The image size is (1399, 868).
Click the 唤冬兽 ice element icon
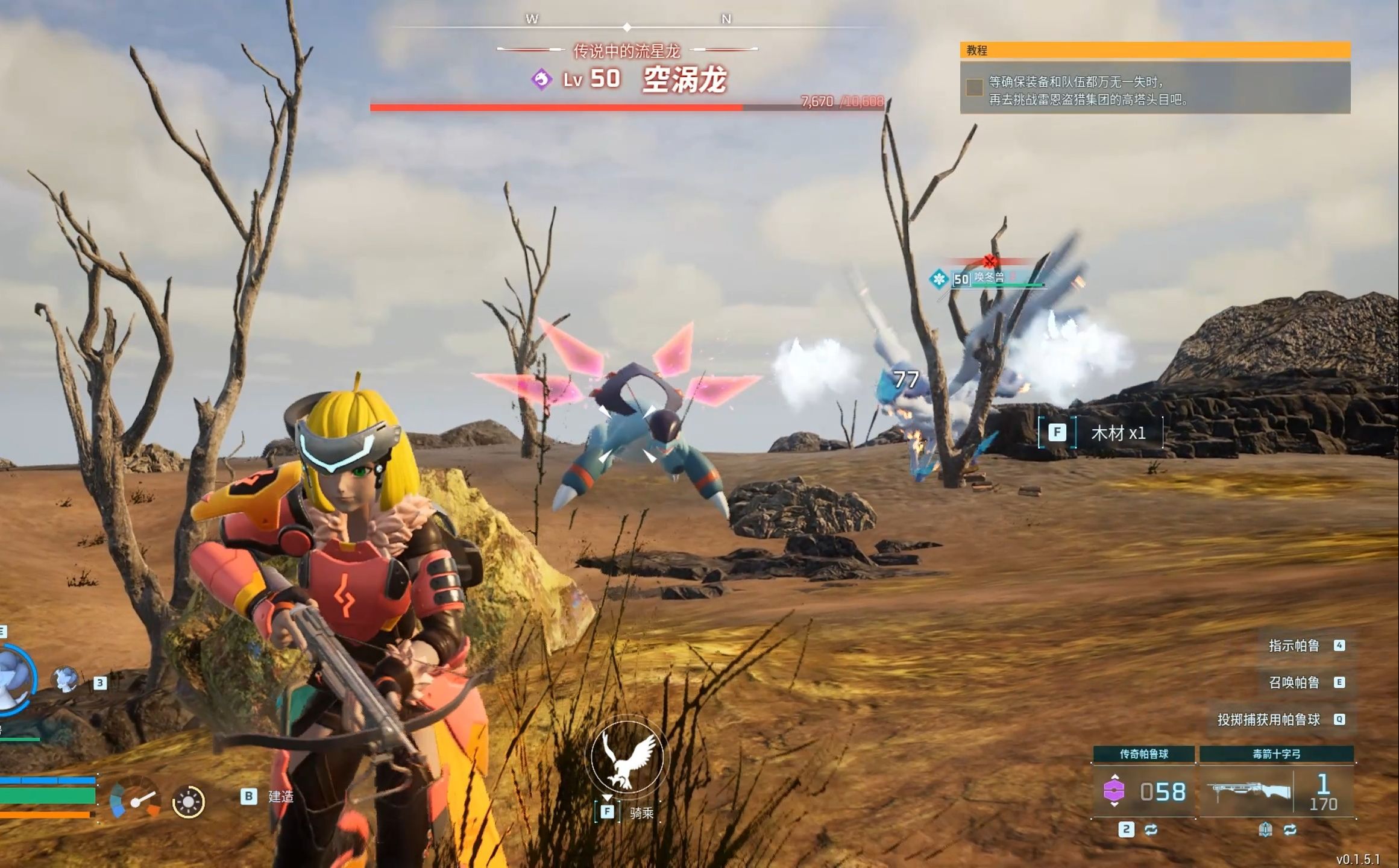(x=938, y=279)
